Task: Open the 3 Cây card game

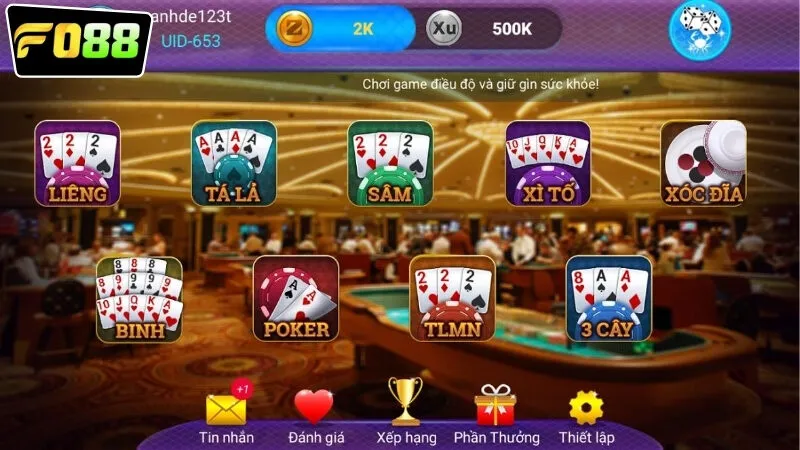Action: [x=608, y=299]
